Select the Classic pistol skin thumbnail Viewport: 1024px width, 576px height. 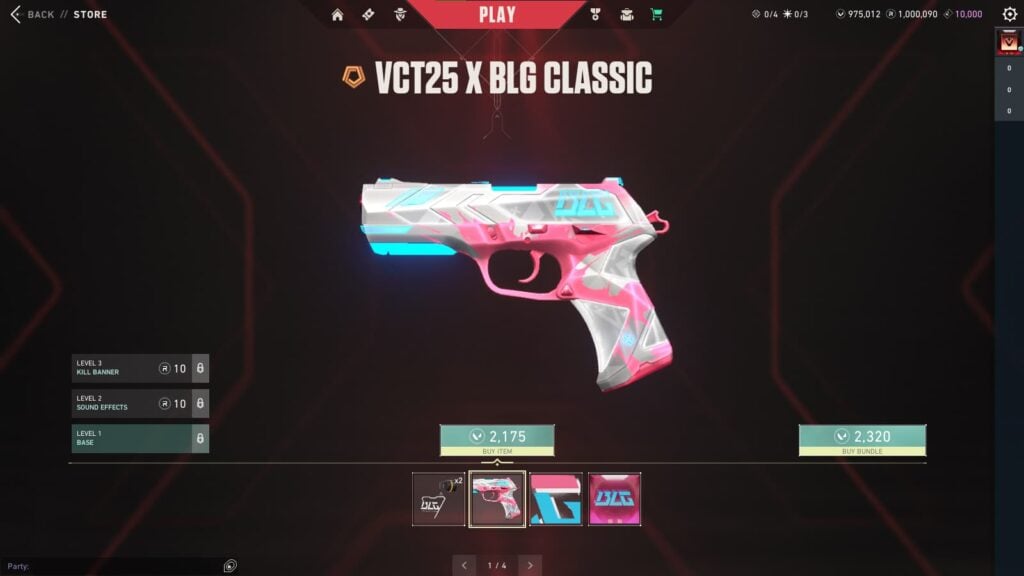[x=497, y=499]
